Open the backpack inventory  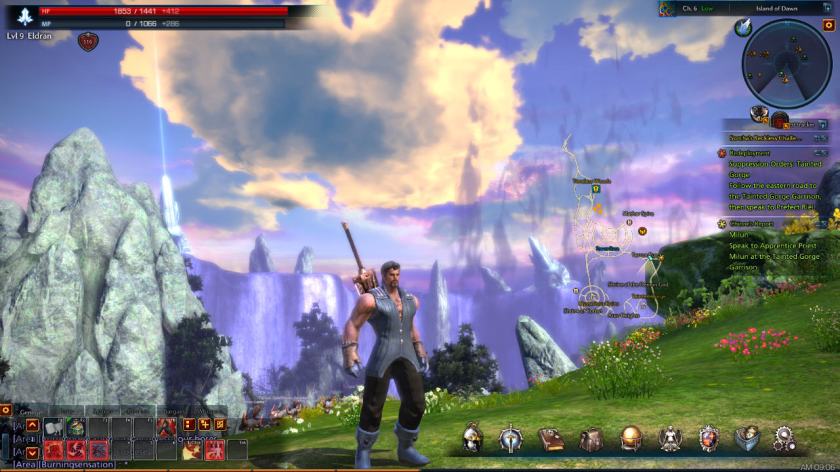591,438
